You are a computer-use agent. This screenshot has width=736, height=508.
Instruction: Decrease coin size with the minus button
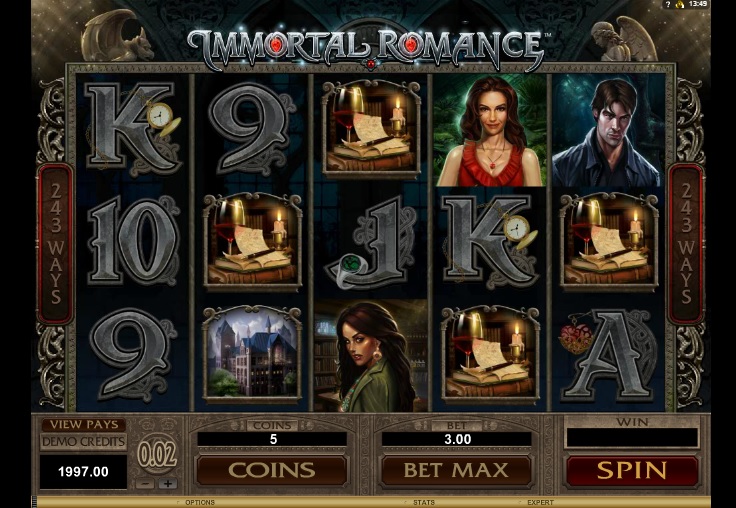pos(145,483)
